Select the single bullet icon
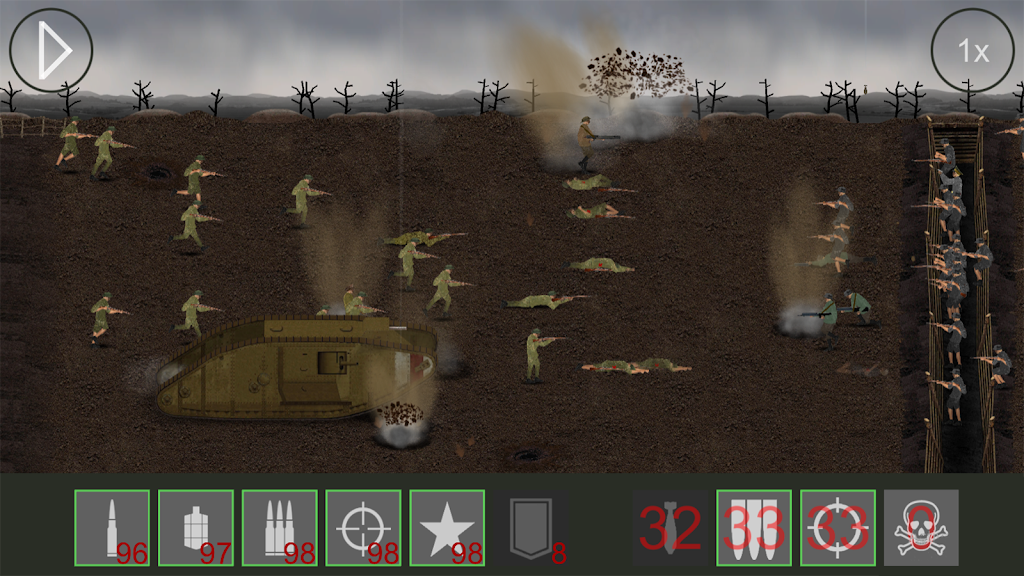The width and height of the screenshot is (1024, 576). point(112,527)
